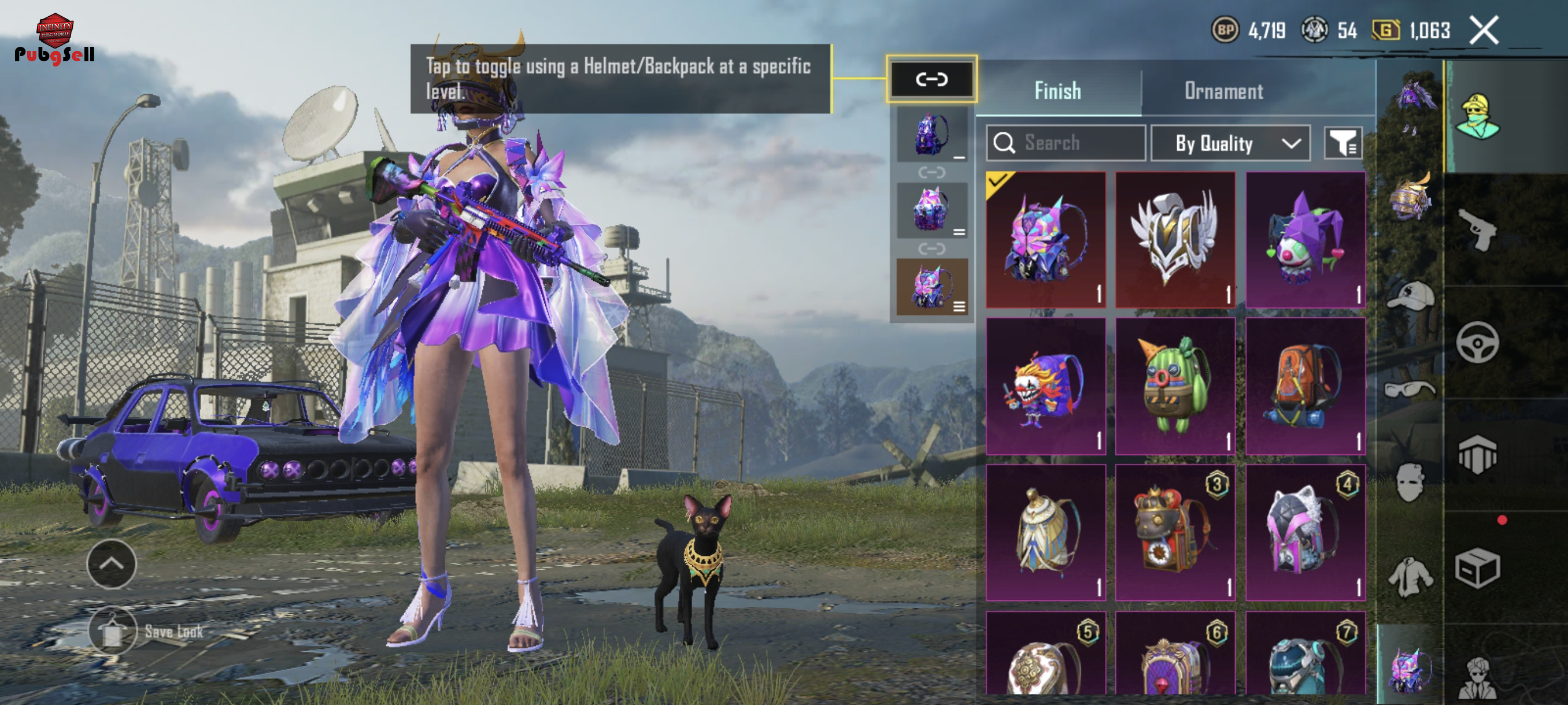Show the parachute category
Screen dimensions: 1568x705
[1477, 454]
